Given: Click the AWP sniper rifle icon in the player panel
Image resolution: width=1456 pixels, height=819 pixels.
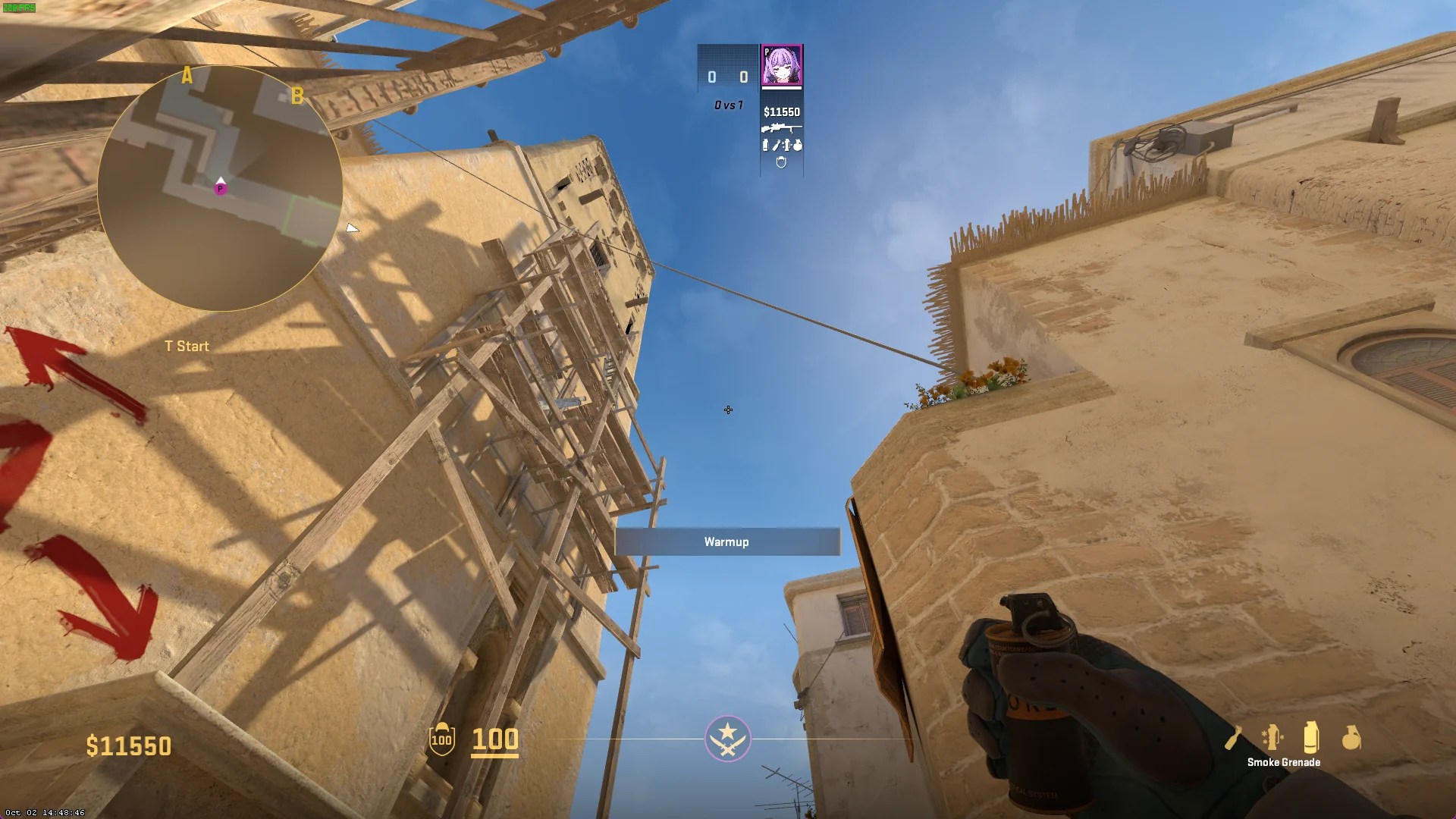Looking at the screenshot, I should pyautogui.click(x=782, y=129).
